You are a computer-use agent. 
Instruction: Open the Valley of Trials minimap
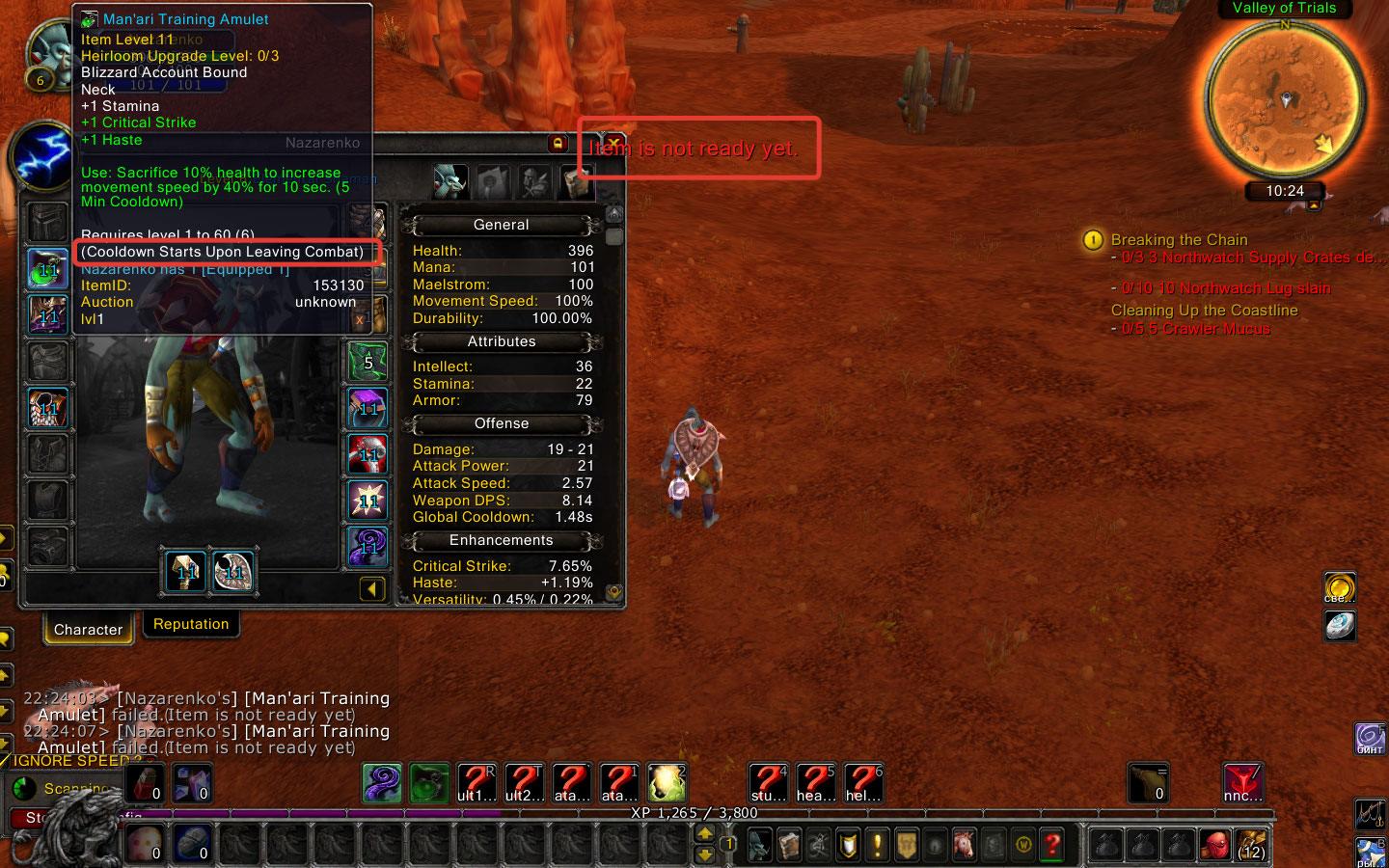[1284, 98]
